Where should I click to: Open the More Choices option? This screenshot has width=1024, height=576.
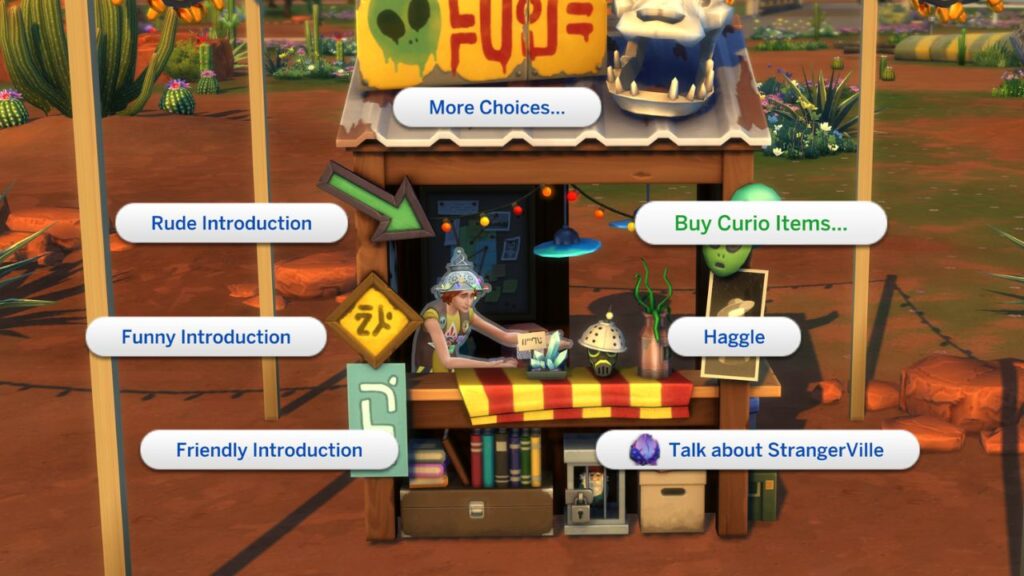497,108
